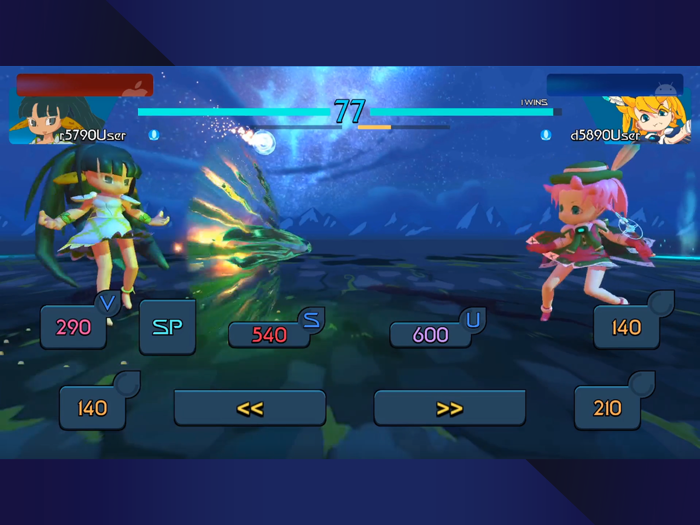Tap the 290 attack button marked V

(74, 327)
